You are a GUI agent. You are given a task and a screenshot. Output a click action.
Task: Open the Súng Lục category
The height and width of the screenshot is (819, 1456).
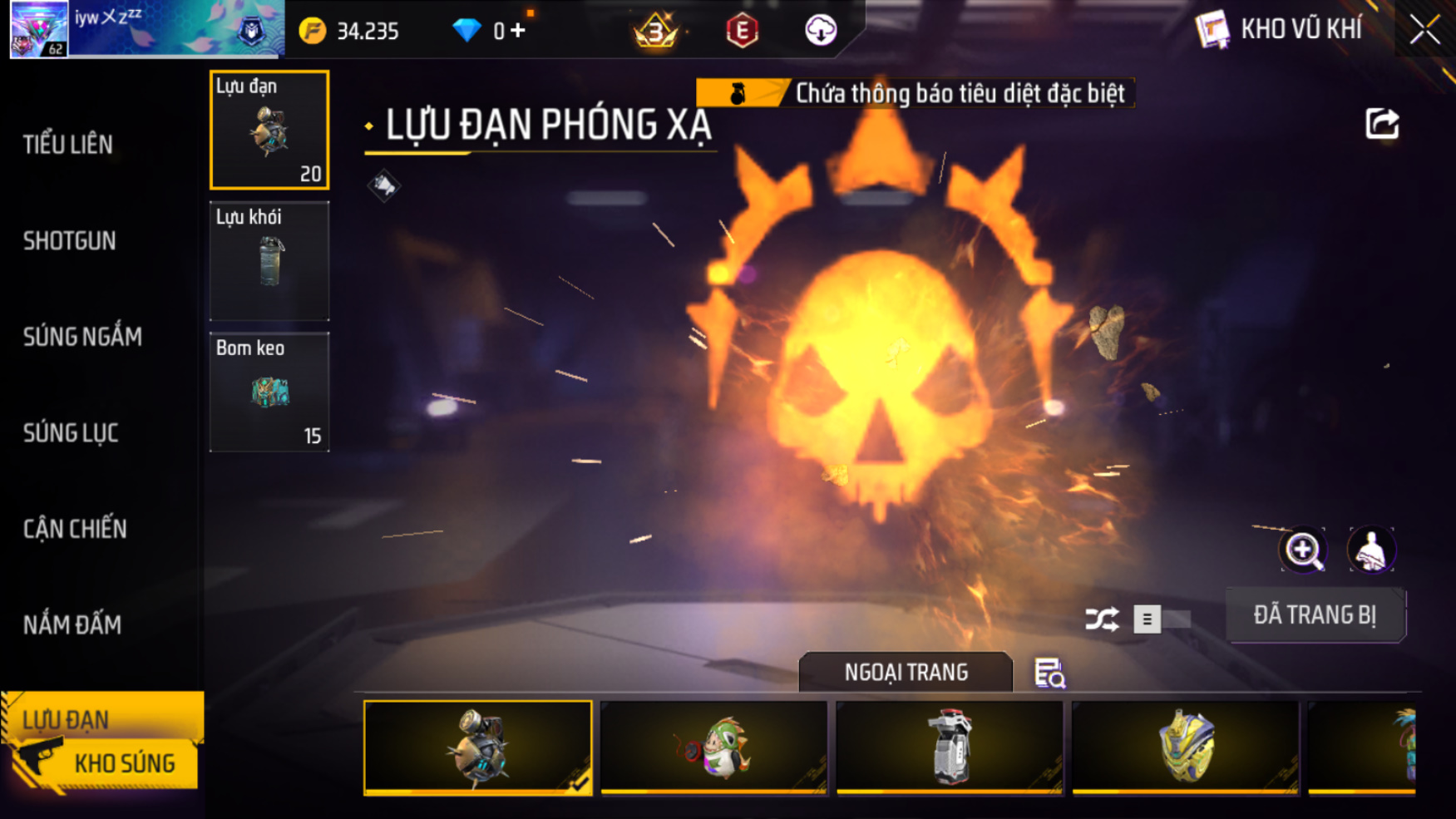[71, 433]
